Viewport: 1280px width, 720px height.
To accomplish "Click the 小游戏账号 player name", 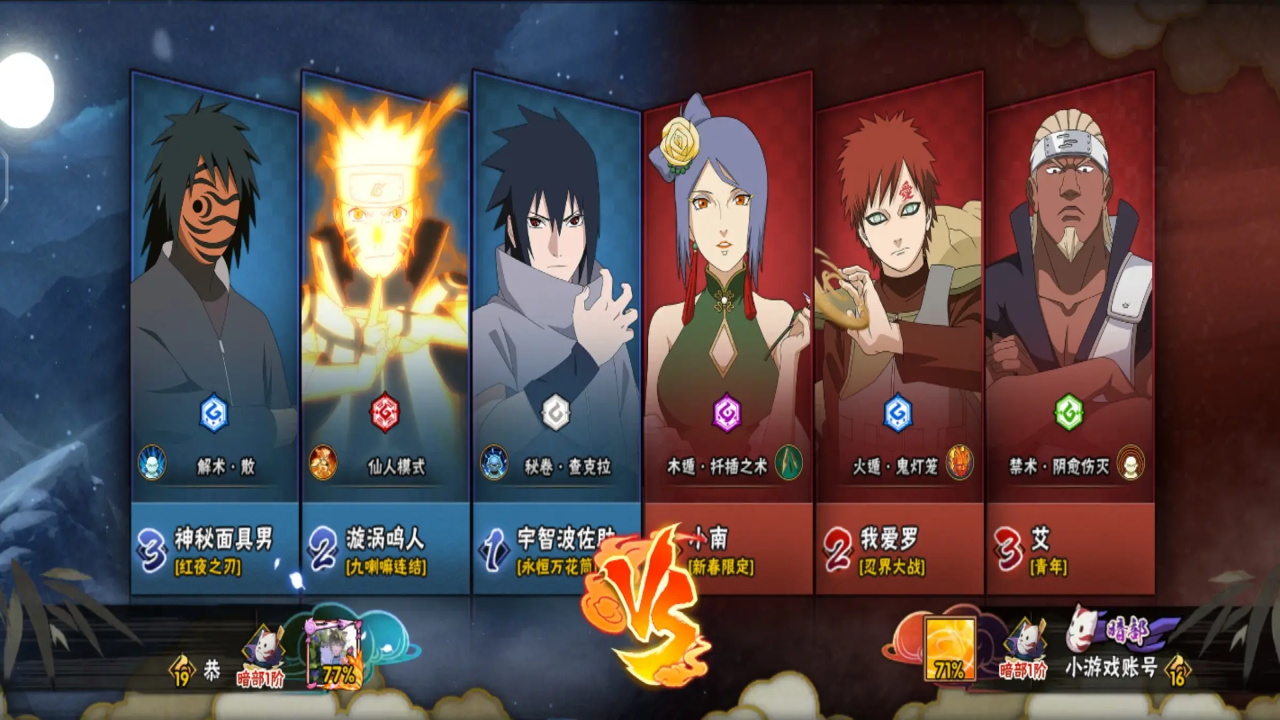I will point(1110,667).
